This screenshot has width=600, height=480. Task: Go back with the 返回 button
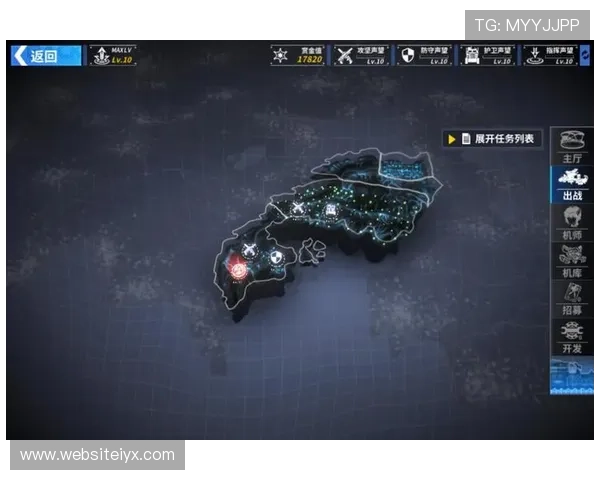click(x=45, y=56)
